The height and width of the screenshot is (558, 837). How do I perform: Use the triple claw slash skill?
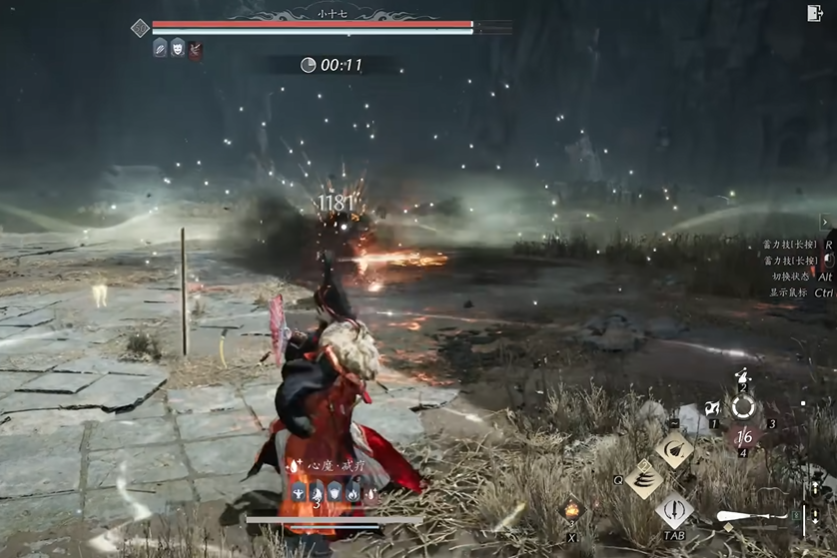point(645,479)
